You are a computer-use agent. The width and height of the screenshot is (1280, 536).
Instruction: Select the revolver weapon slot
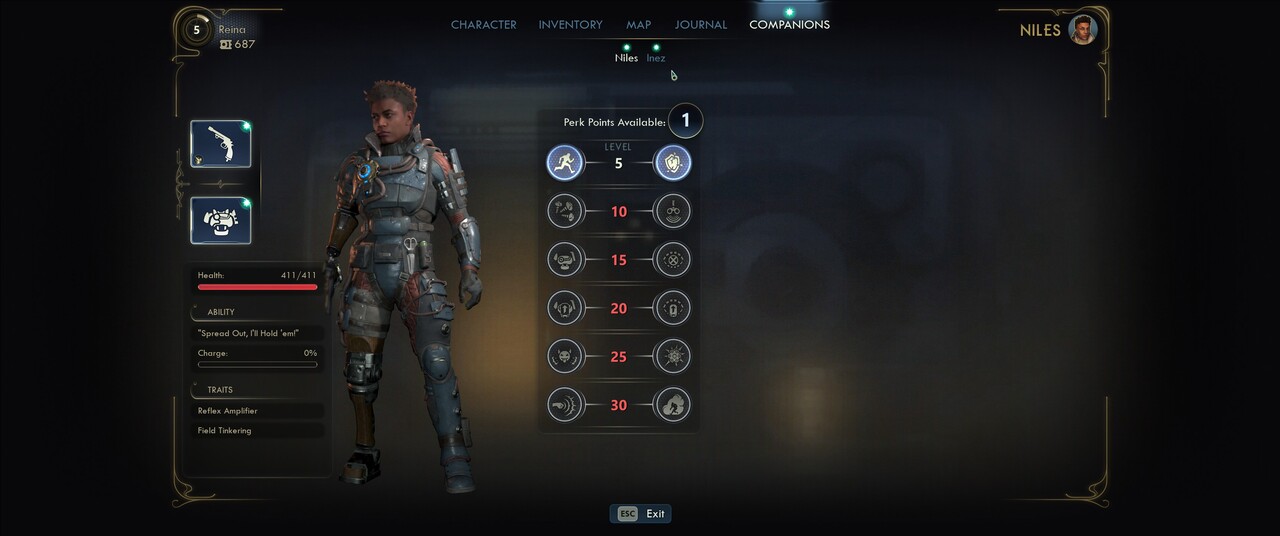pyautogui.click(x=221, y=144)
